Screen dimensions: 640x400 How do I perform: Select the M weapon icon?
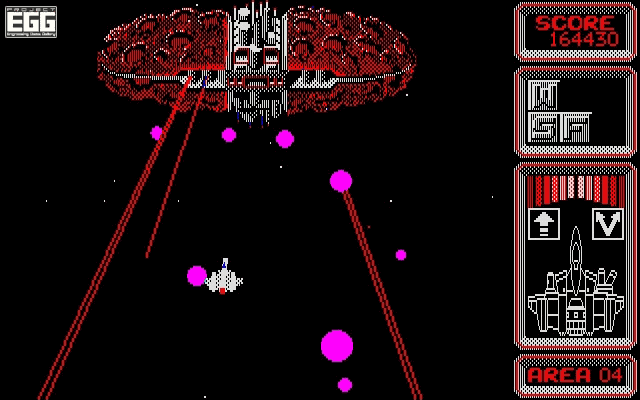(x=543, y=95)
